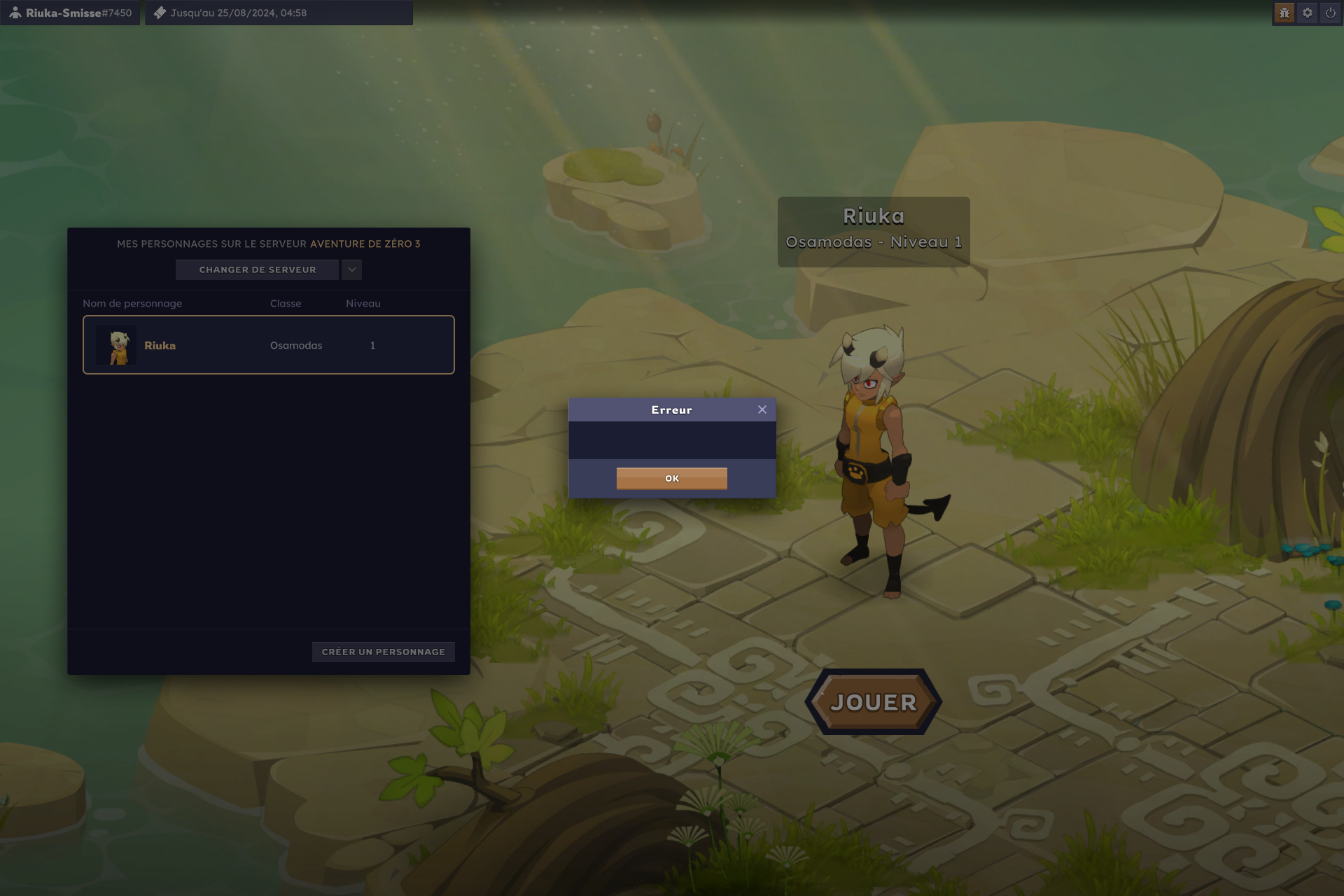The image size is (1344, 896).
Task: Click the bug report icon top right
Action: tap(1283, 13)
